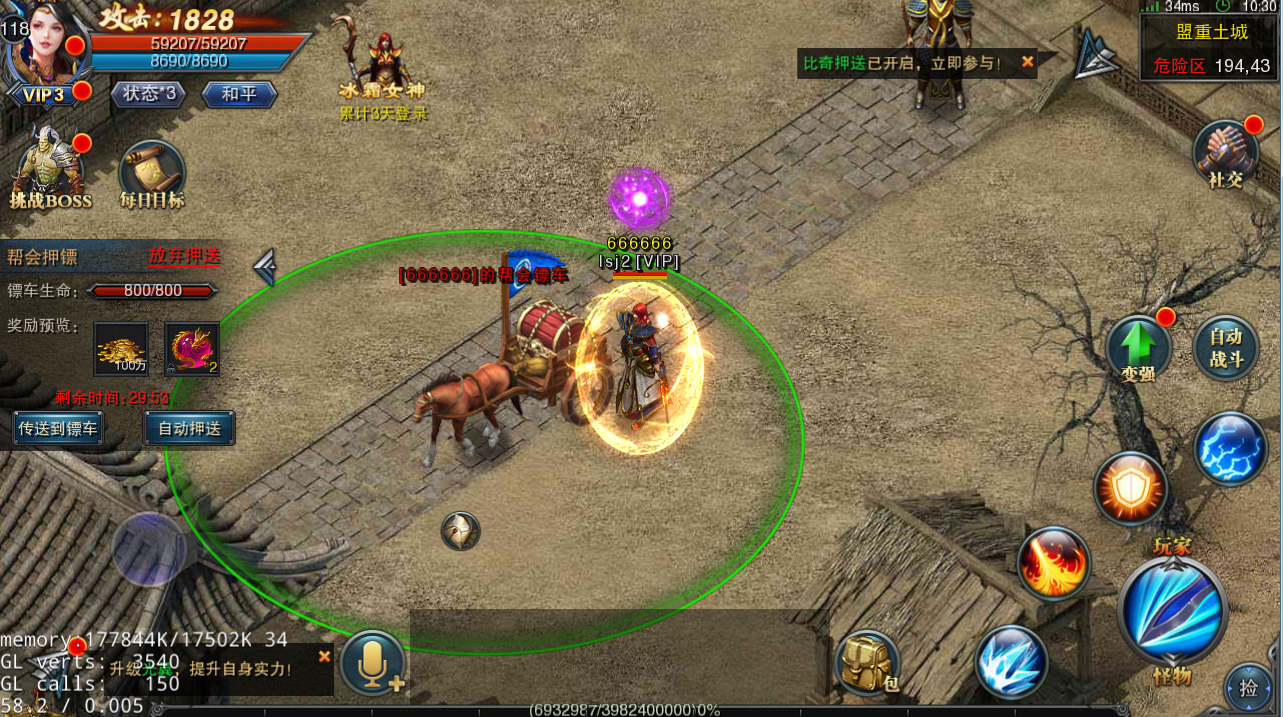Open the 挑战BOSS challenge icon
This screenshot has width=1283, height=717.
48,169
